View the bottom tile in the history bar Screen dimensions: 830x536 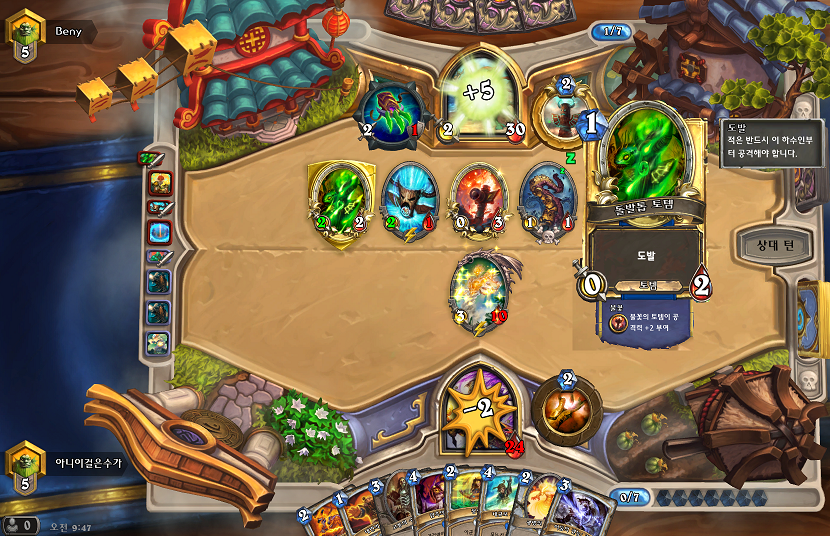159,344
